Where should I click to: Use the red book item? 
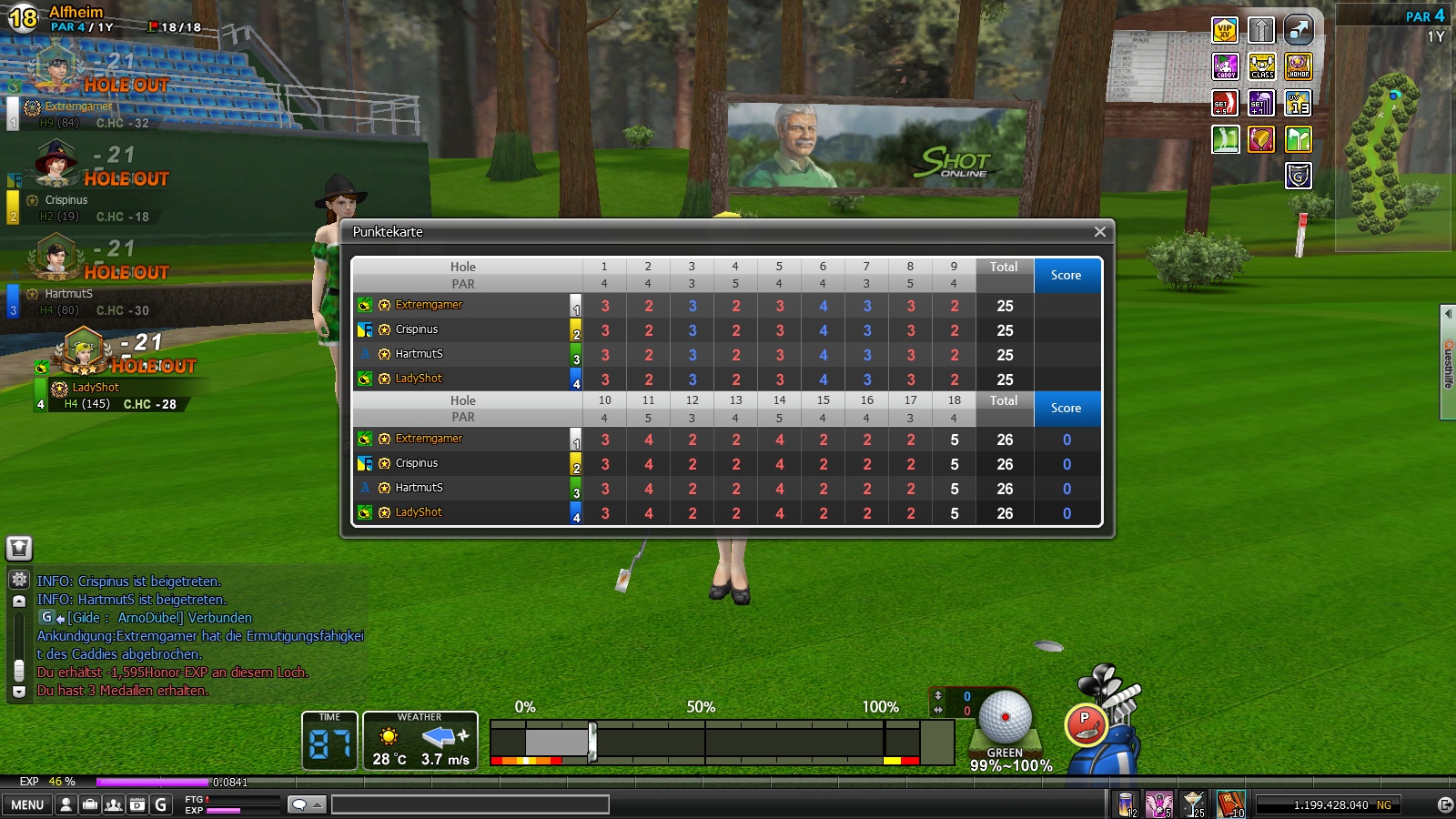[x=1230, y=804]
